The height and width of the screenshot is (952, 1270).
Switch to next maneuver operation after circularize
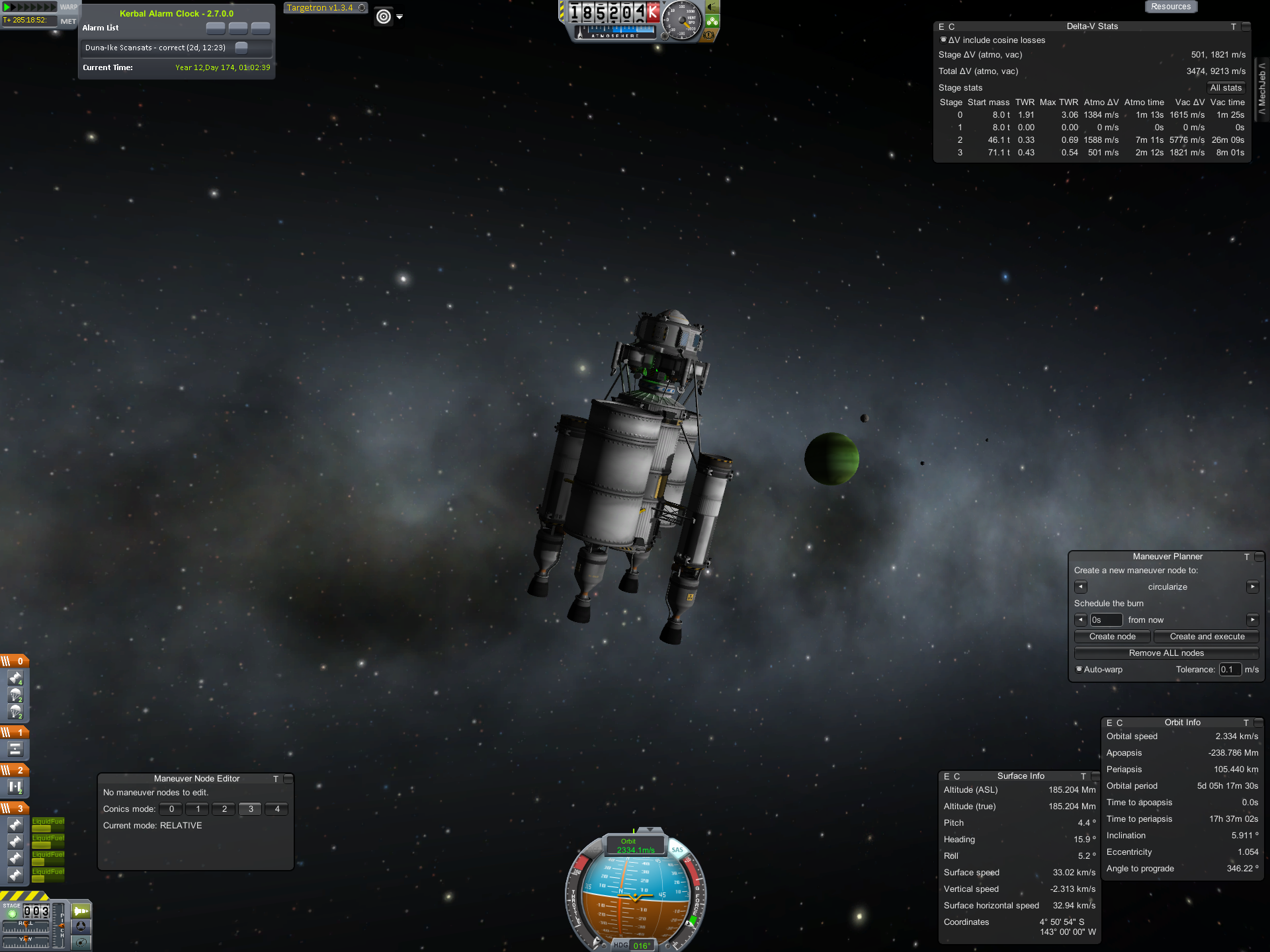(x=1252, y=587)
